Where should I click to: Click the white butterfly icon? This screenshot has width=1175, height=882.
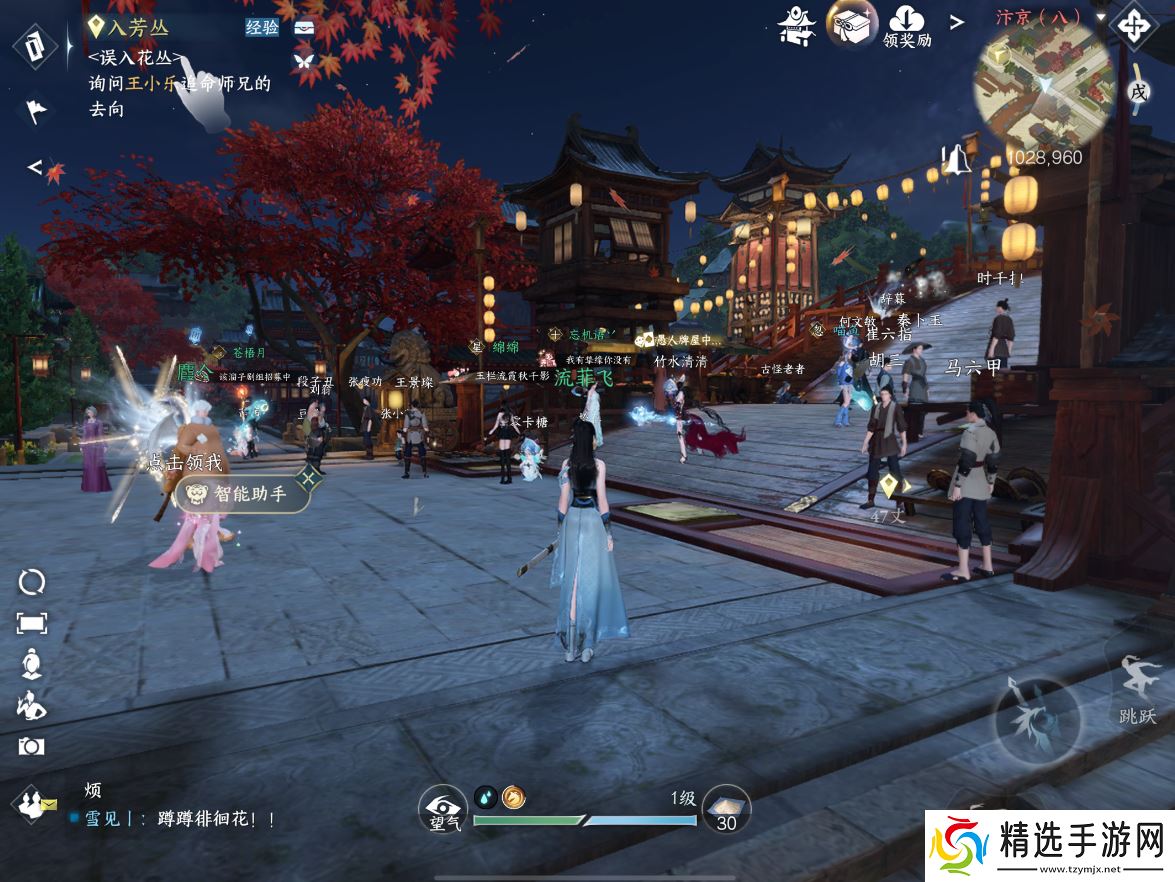303,60
